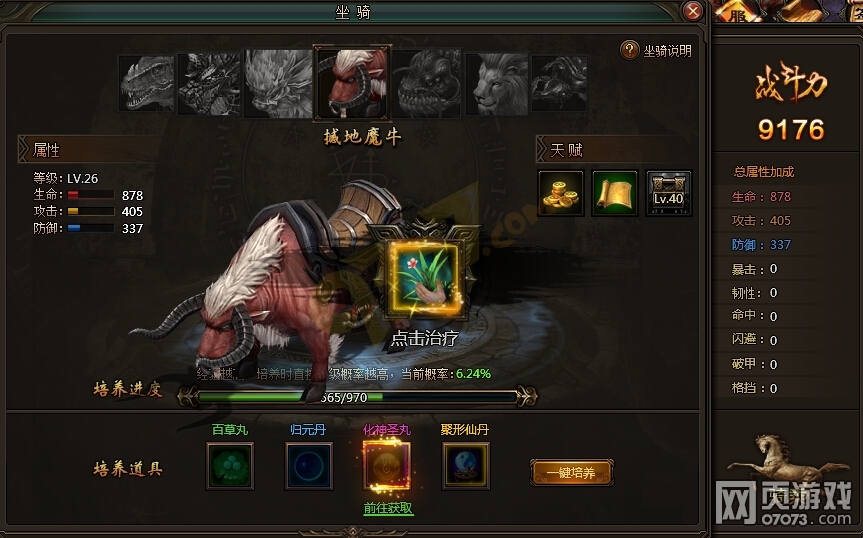Select the dinosaur mount thumbnail
Viewport: 863px width, 538px height.
point(147,83)
